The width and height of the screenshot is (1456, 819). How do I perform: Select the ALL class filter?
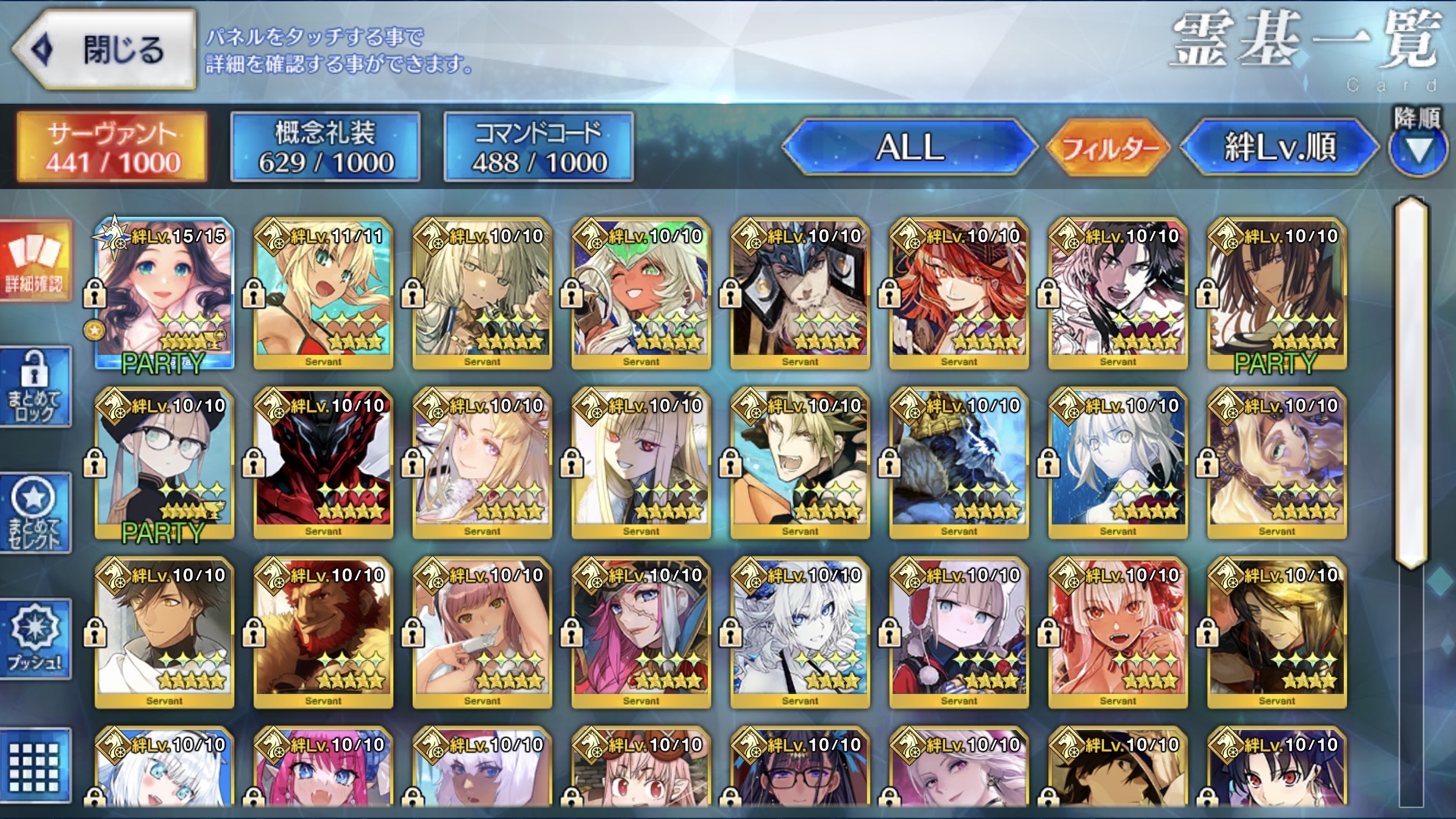(x=910, y=147)
